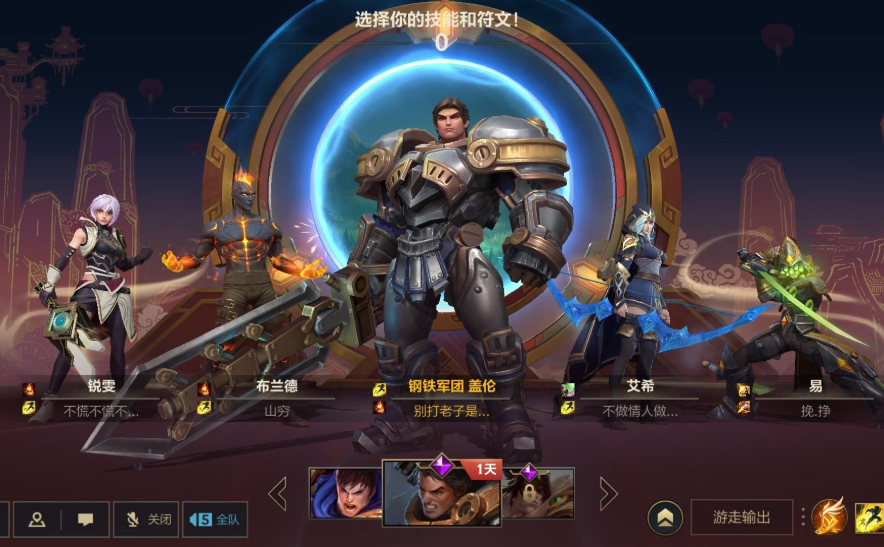Show next skins with the right arrow
Screen dimensions: 884x547
607,493
